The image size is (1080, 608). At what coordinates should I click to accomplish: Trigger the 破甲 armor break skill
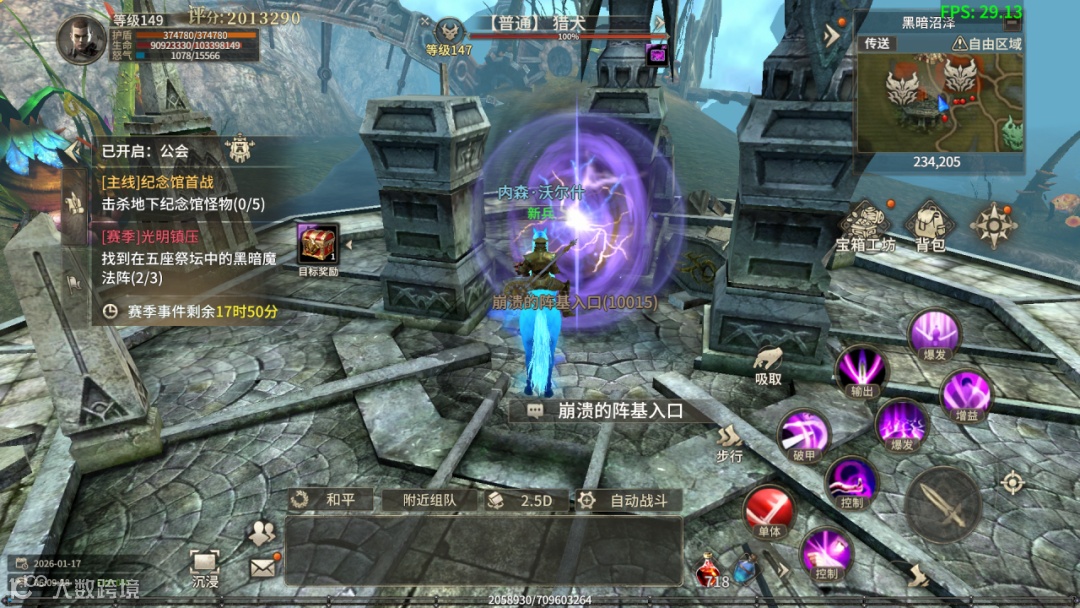[803, 434]
